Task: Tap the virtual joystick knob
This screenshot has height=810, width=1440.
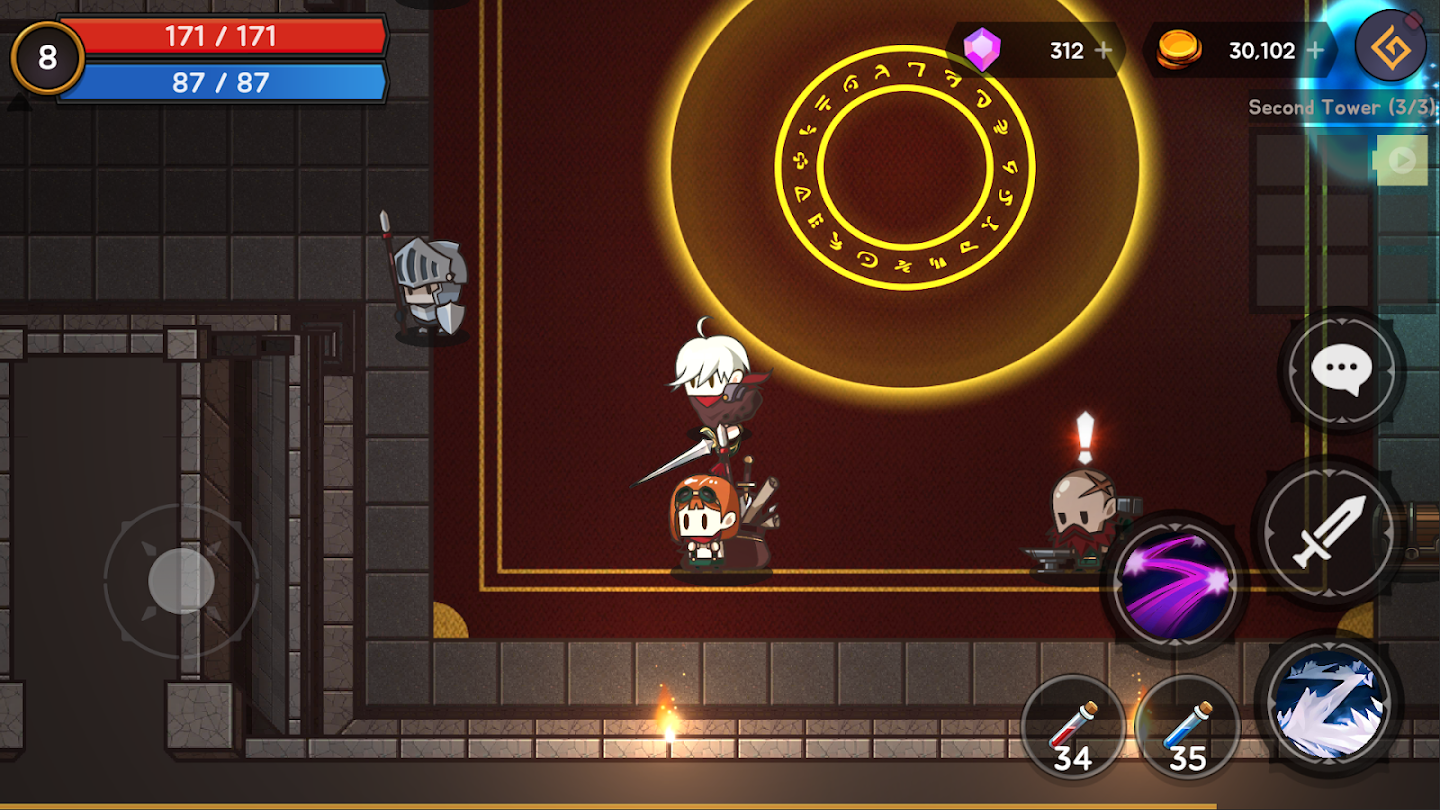Action: (x=181, y=580)
